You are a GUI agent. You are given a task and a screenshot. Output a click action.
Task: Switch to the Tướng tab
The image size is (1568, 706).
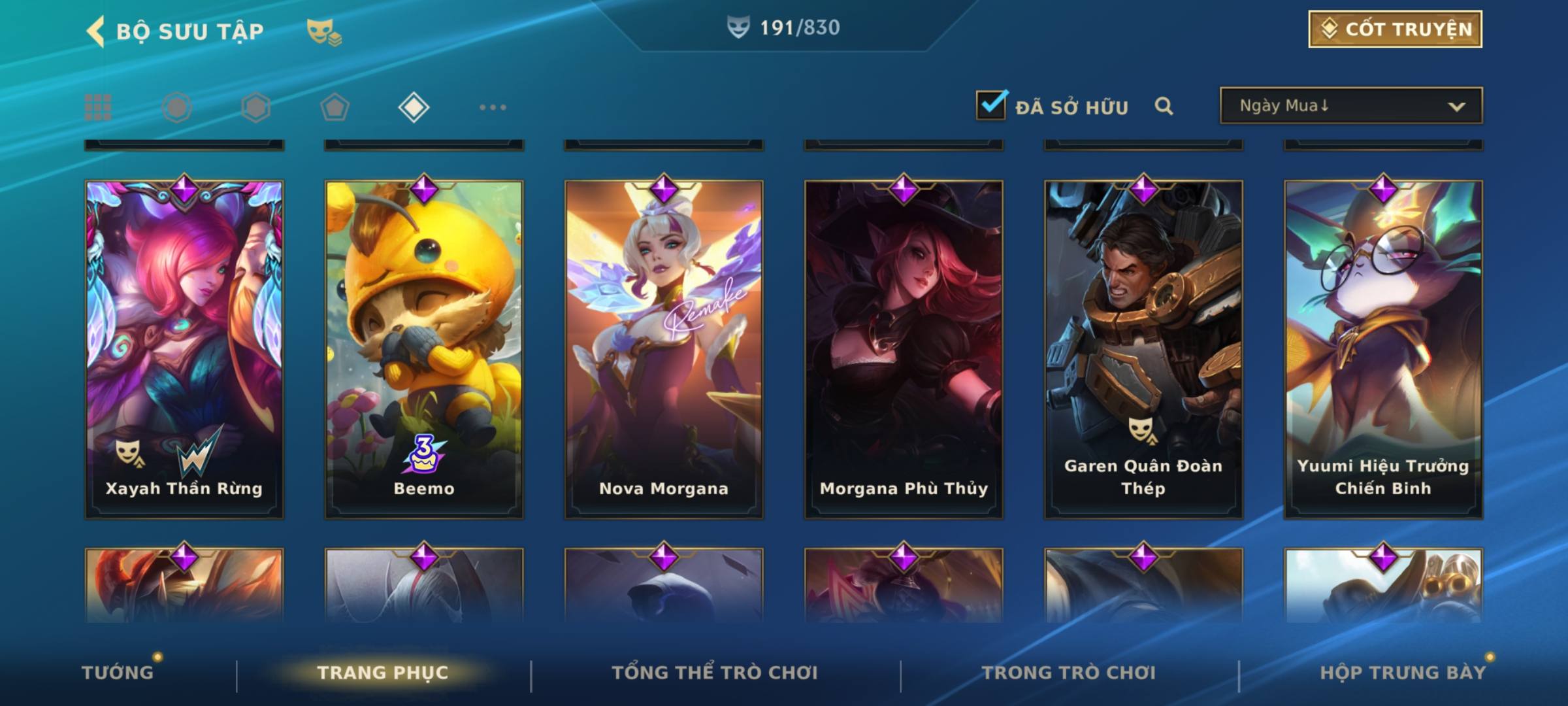pos(118,673)
